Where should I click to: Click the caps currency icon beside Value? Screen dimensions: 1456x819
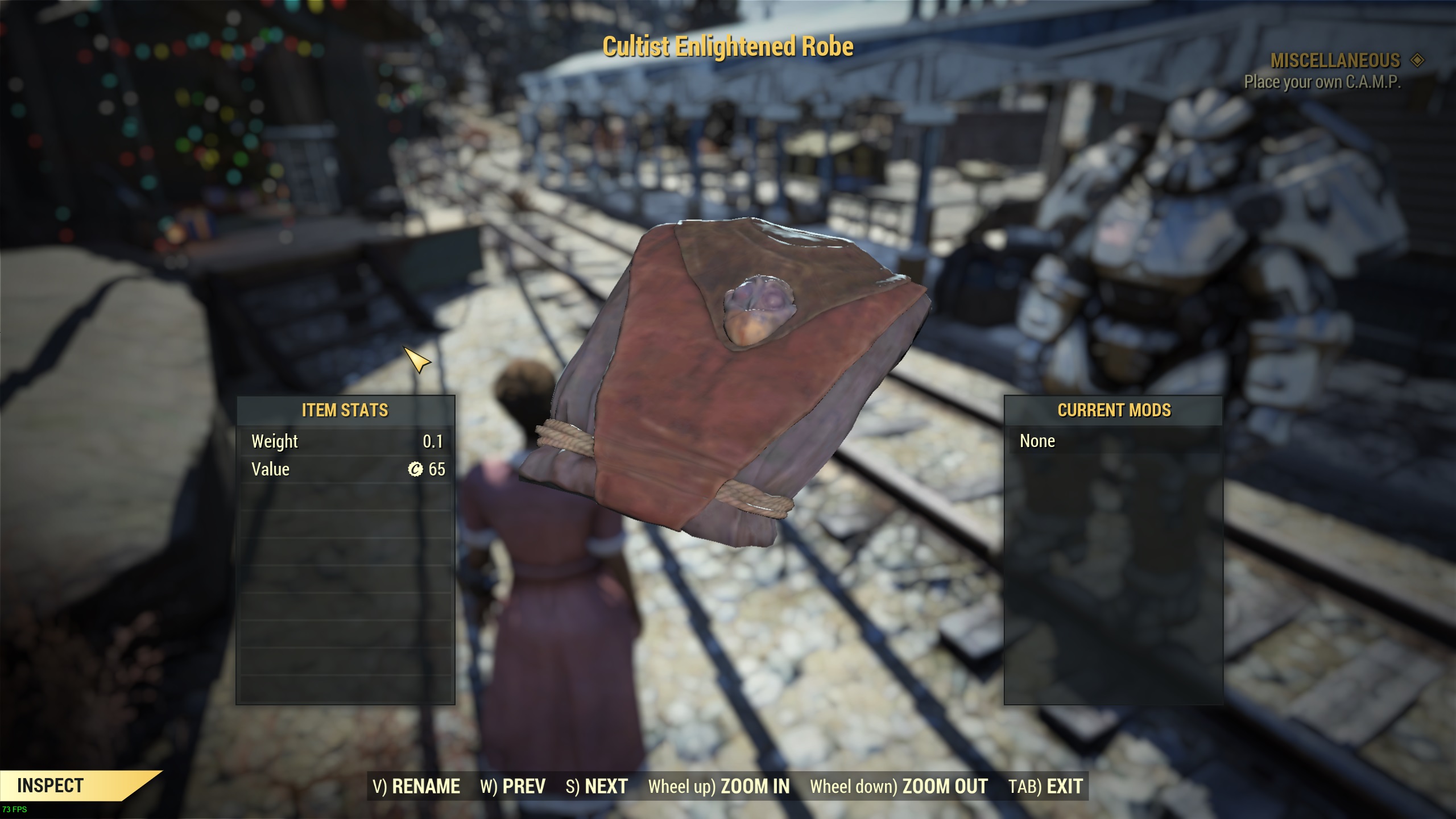click(x=416, y=469)
